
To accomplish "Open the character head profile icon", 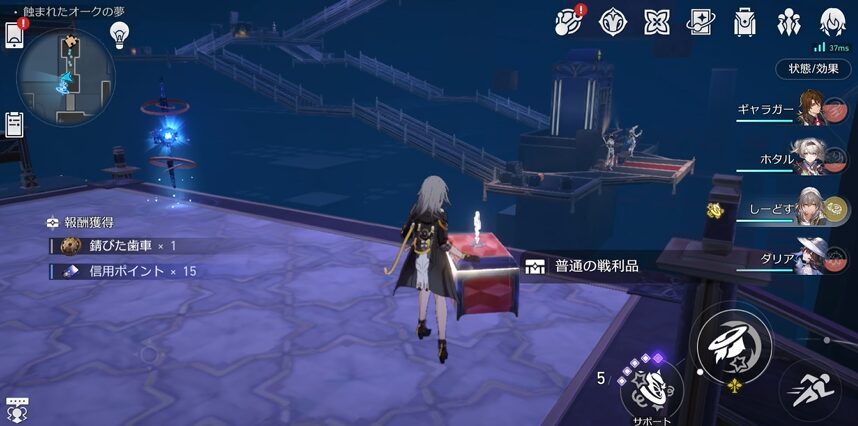I will coord(831,22).
